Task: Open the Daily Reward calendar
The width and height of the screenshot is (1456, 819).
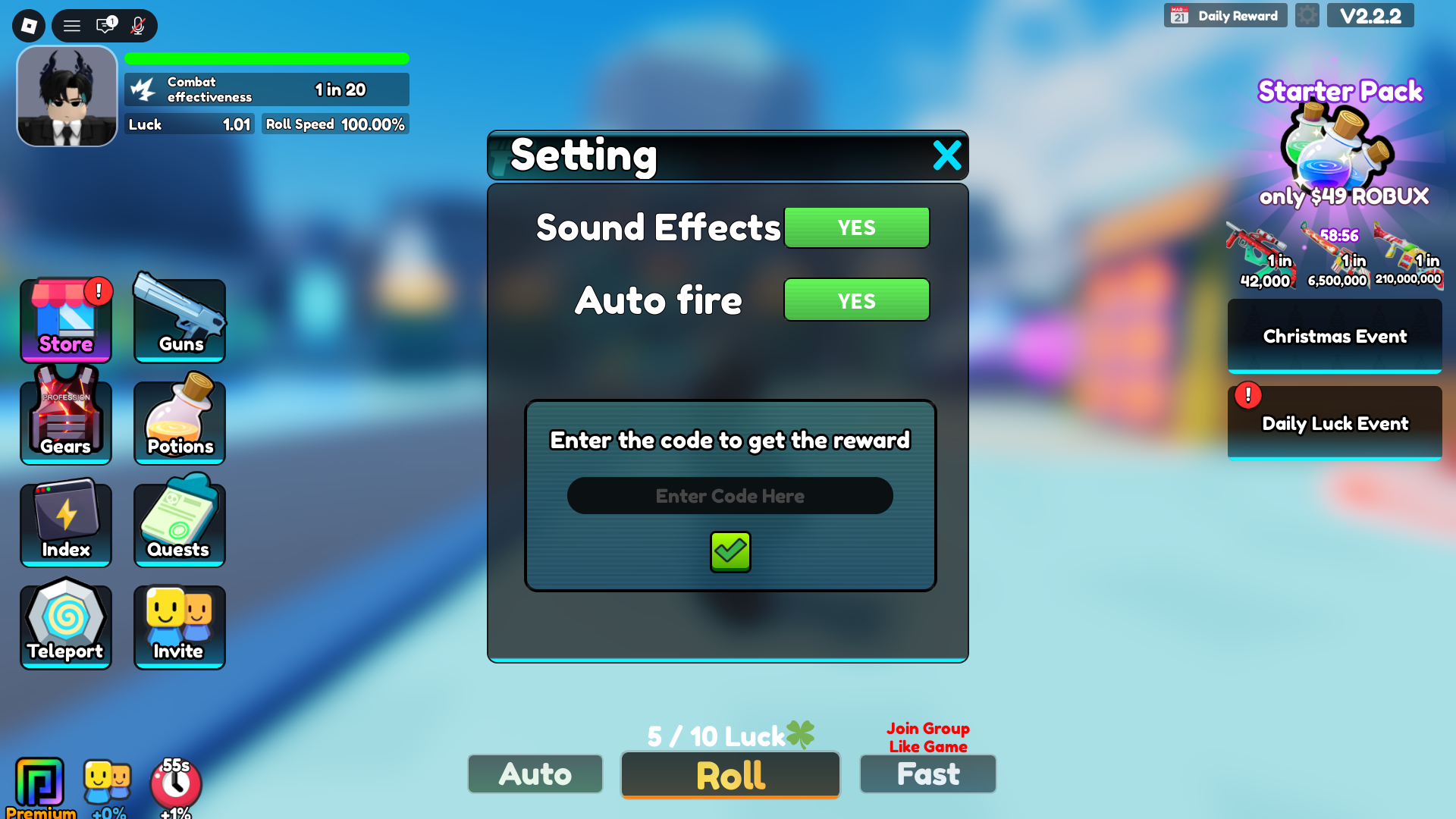Action: click(1225, 15)
